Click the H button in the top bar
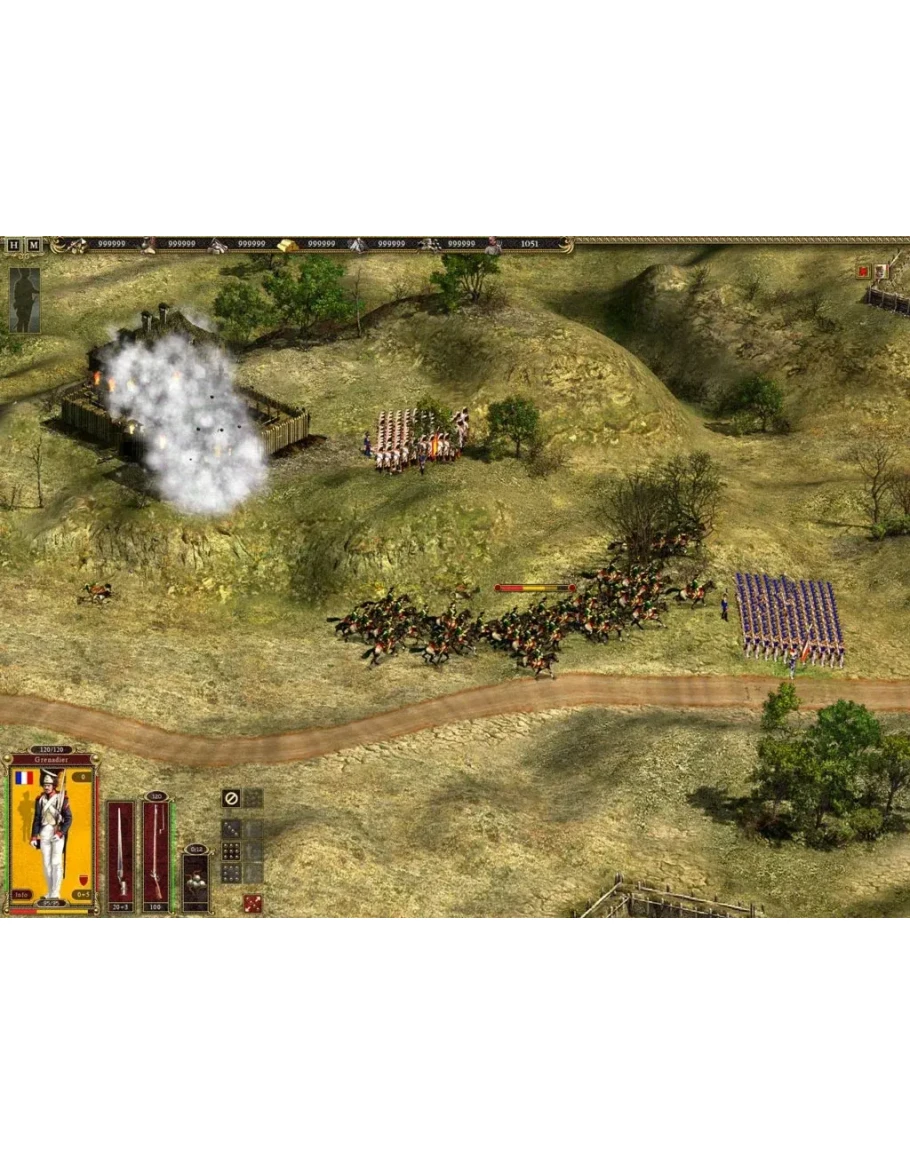The width and height of the screenshot is (910, 1155). pyautogui.click(x=14, y=245)
